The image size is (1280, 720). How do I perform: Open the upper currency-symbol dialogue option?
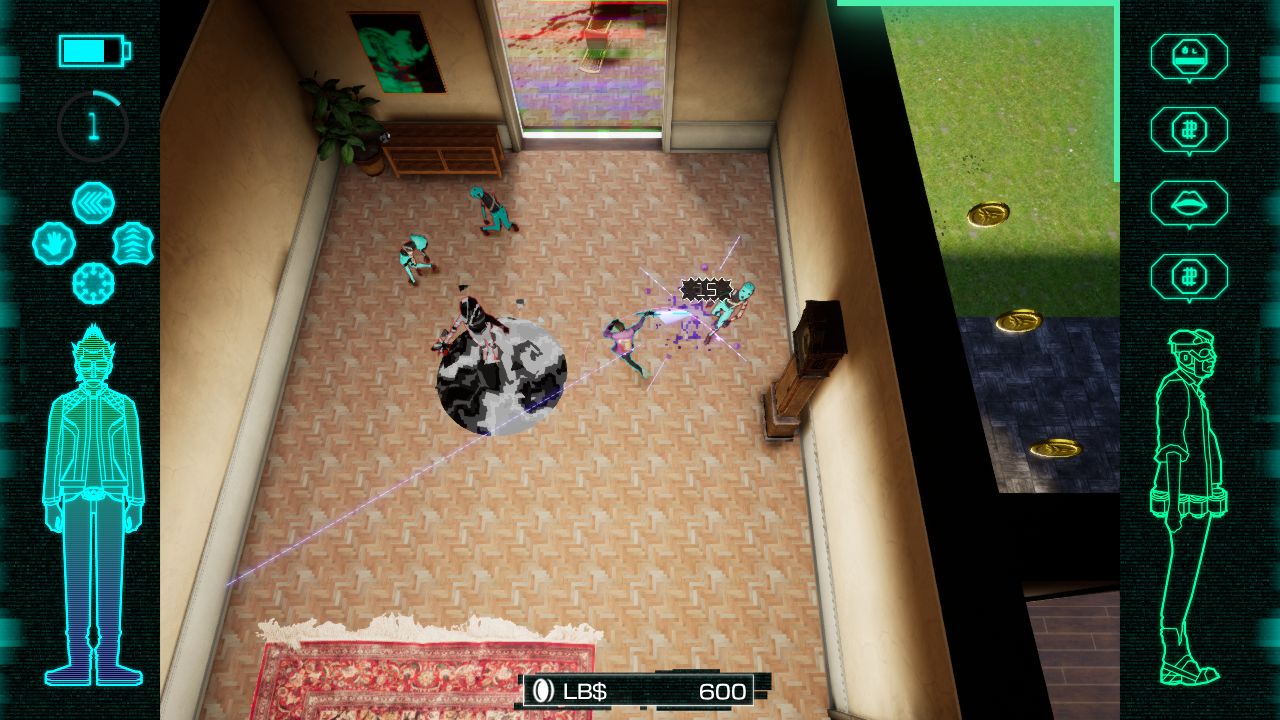[x=1190, y=130]
